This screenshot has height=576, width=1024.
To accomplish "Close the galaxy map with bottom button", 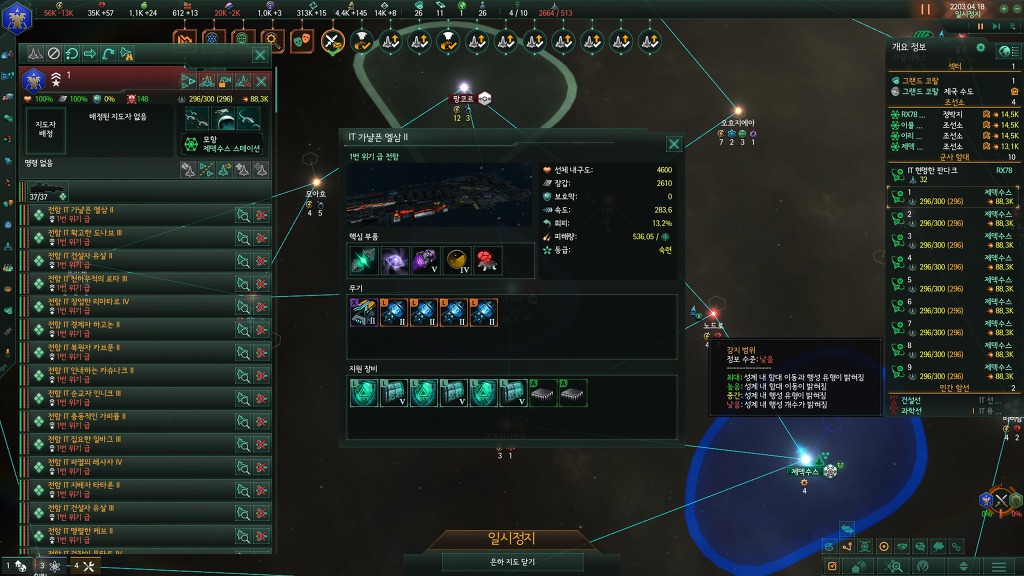I will tap(511, 562).
